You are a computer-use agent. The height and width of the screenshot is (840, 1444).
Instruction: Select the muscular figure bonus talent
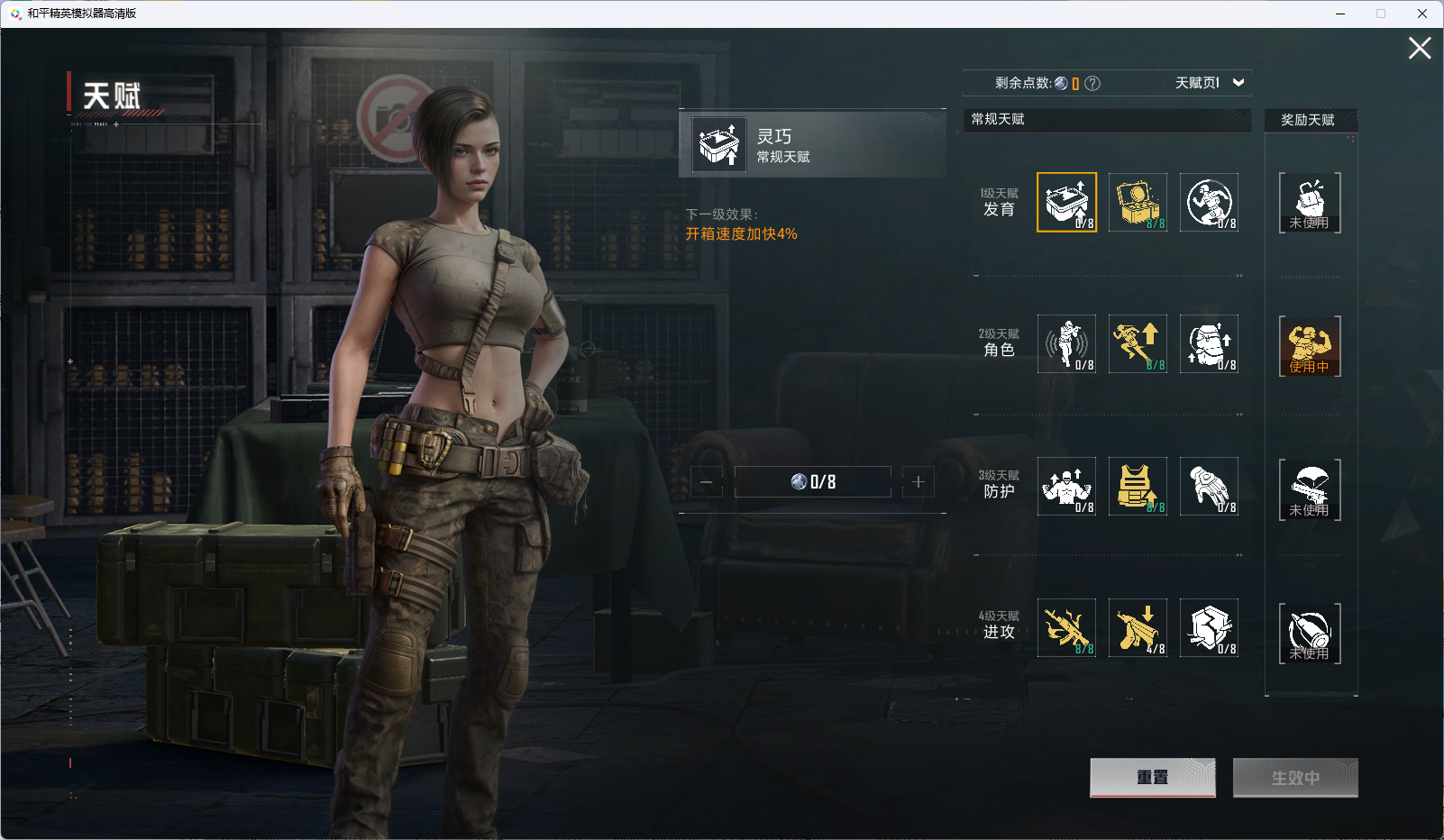tap(1310, 345)
